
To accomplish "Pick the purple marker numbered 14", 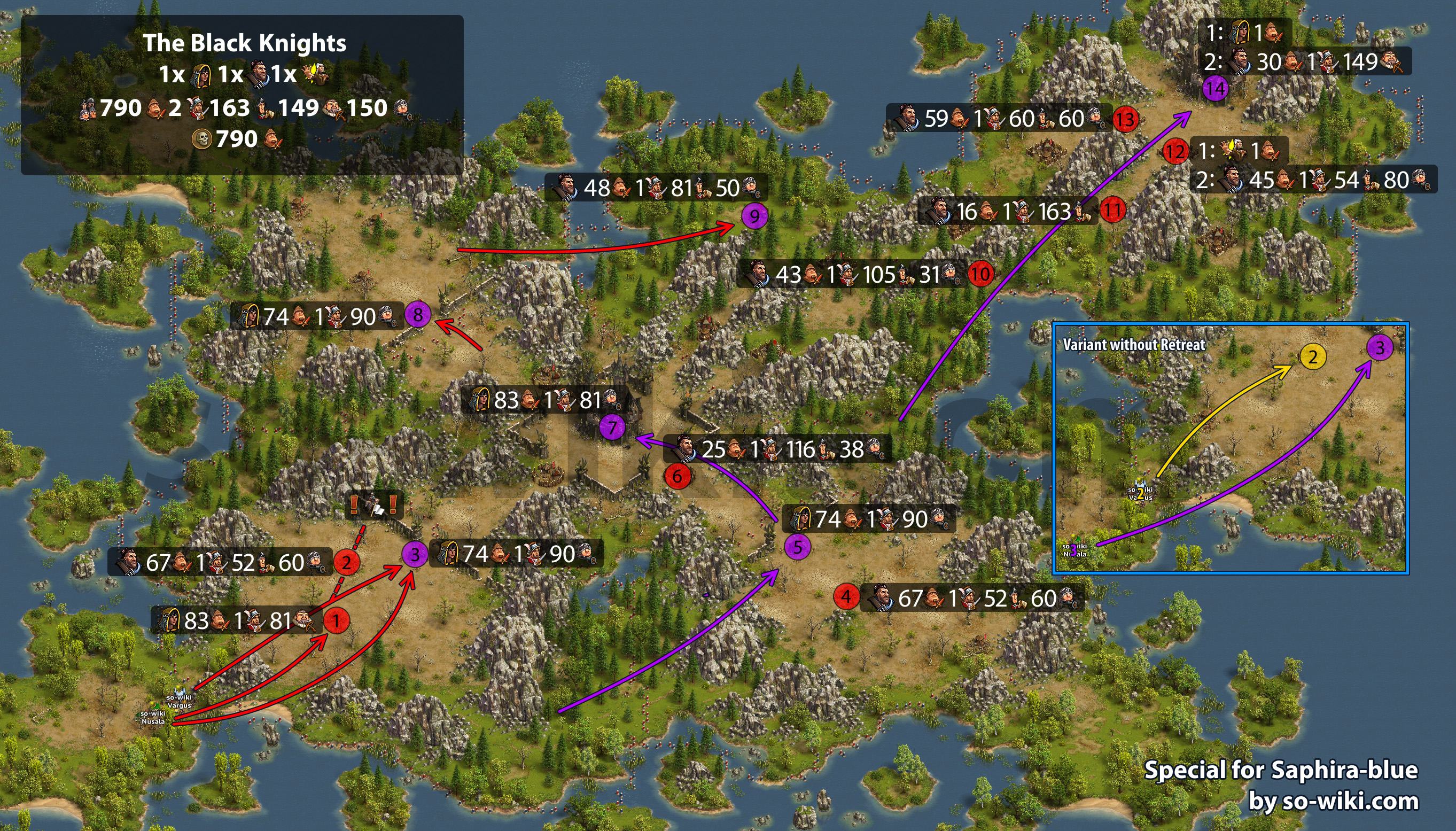I will point(1215,89).
